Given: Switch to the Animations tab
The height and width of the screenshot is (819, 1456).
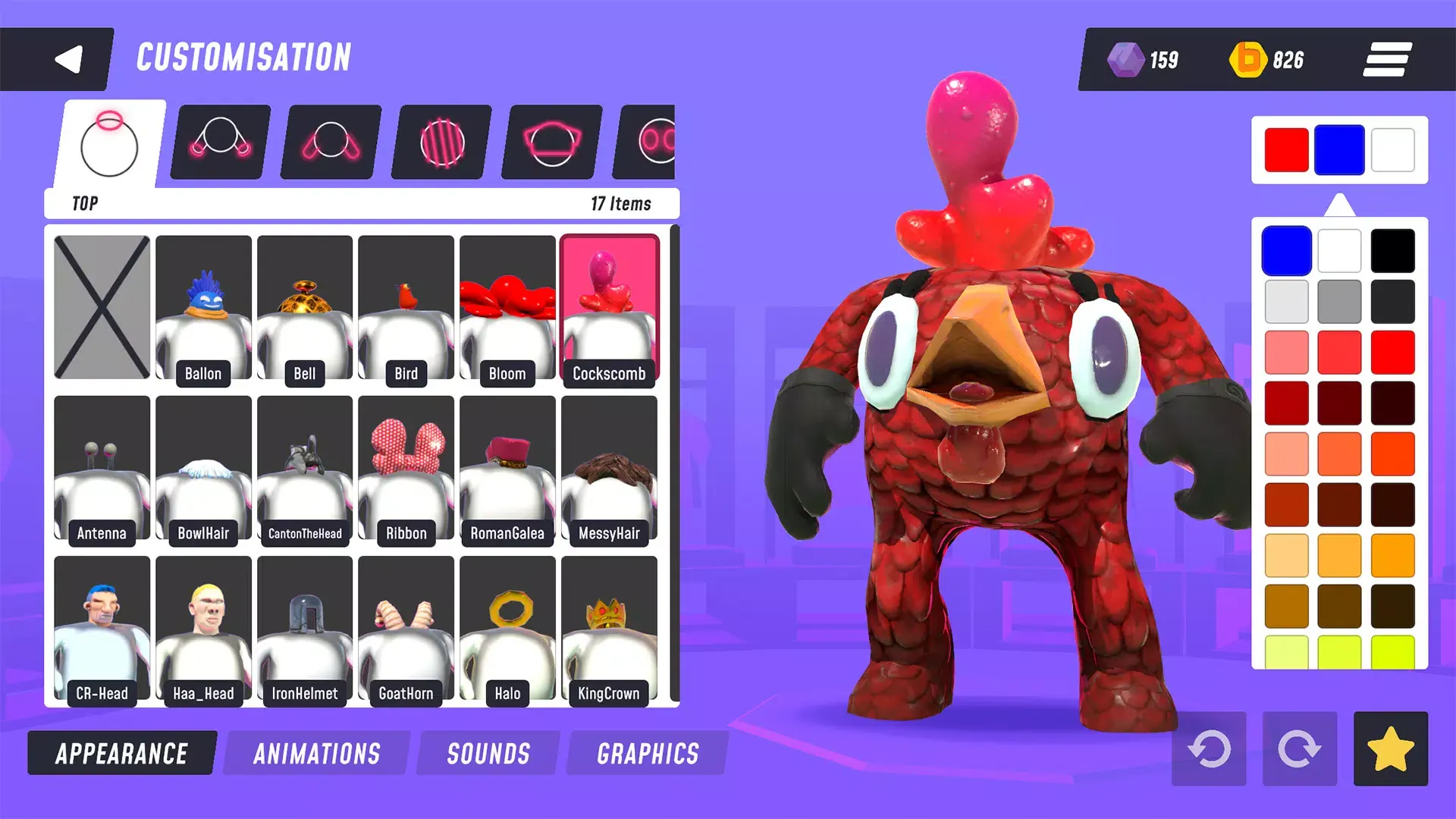Looking at the screenshot, I should pos(317,753).
